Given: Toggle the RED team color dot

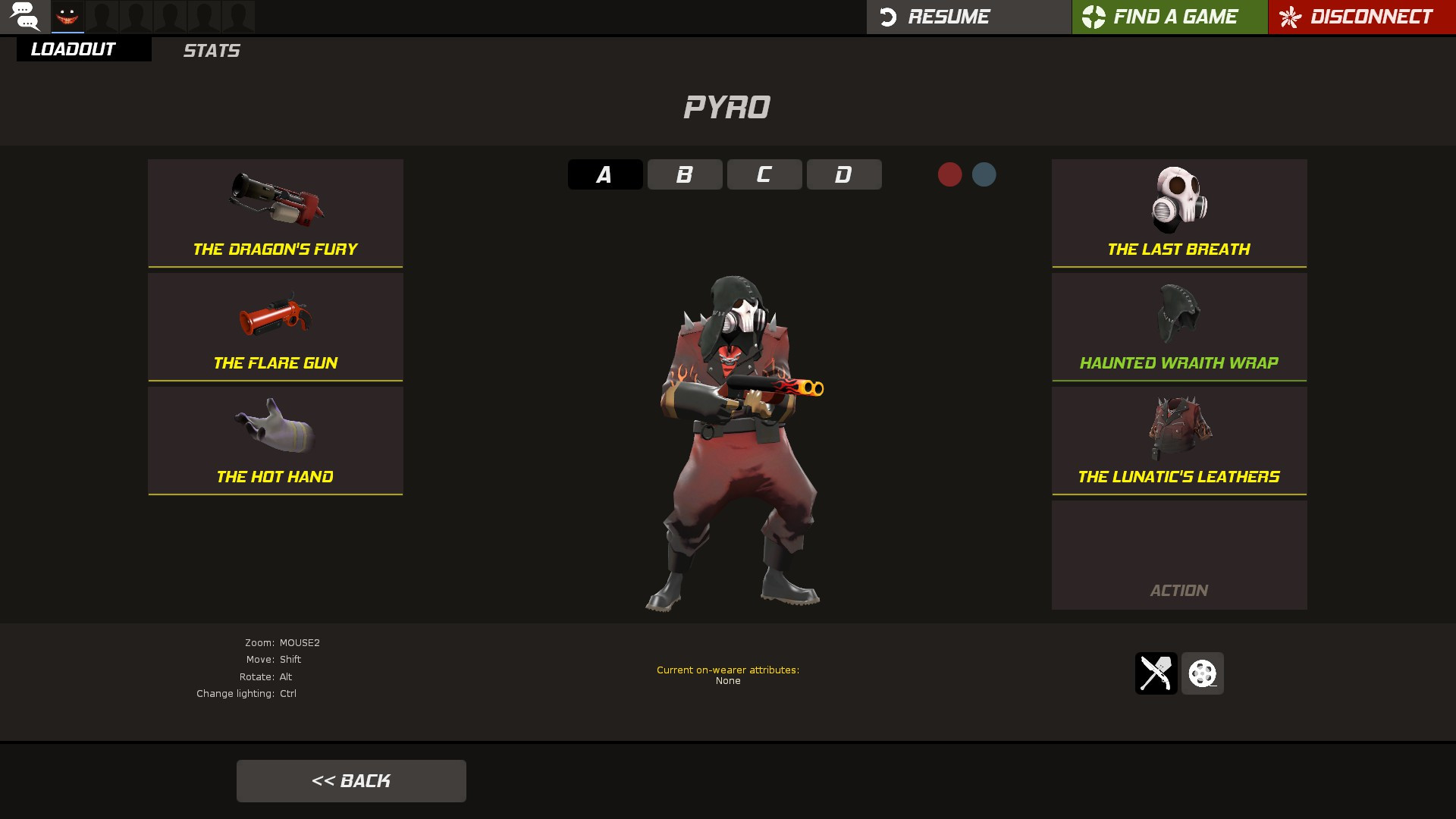Looking at the screenshot, I should [950, 174].
